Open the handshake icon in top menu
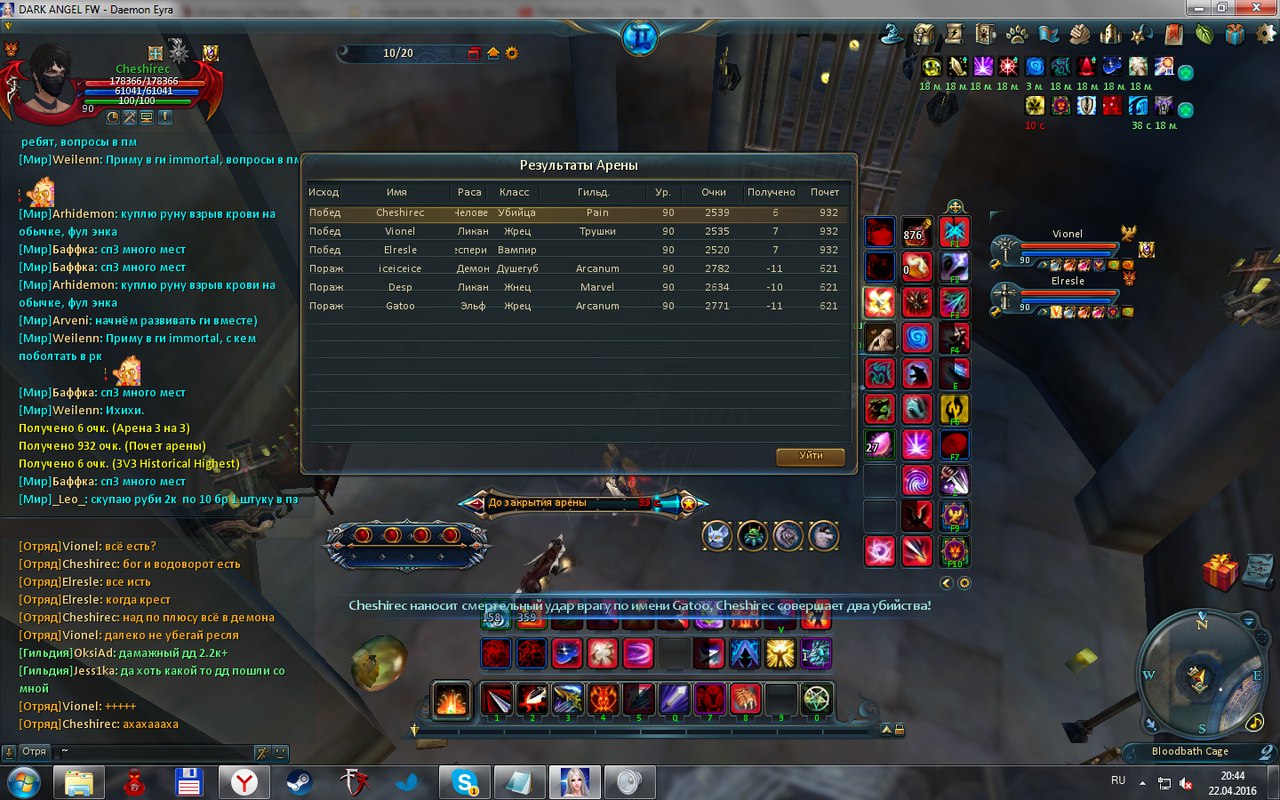The height and width of the screenshot is (800, 1280). pyautogui.click(x=1079, y=35)
